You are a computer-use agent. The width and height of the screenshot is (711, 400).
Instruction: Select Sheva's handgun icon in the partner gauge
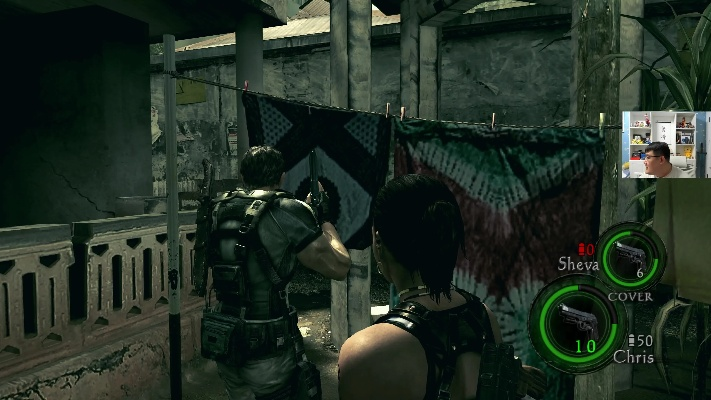point(627,254)
